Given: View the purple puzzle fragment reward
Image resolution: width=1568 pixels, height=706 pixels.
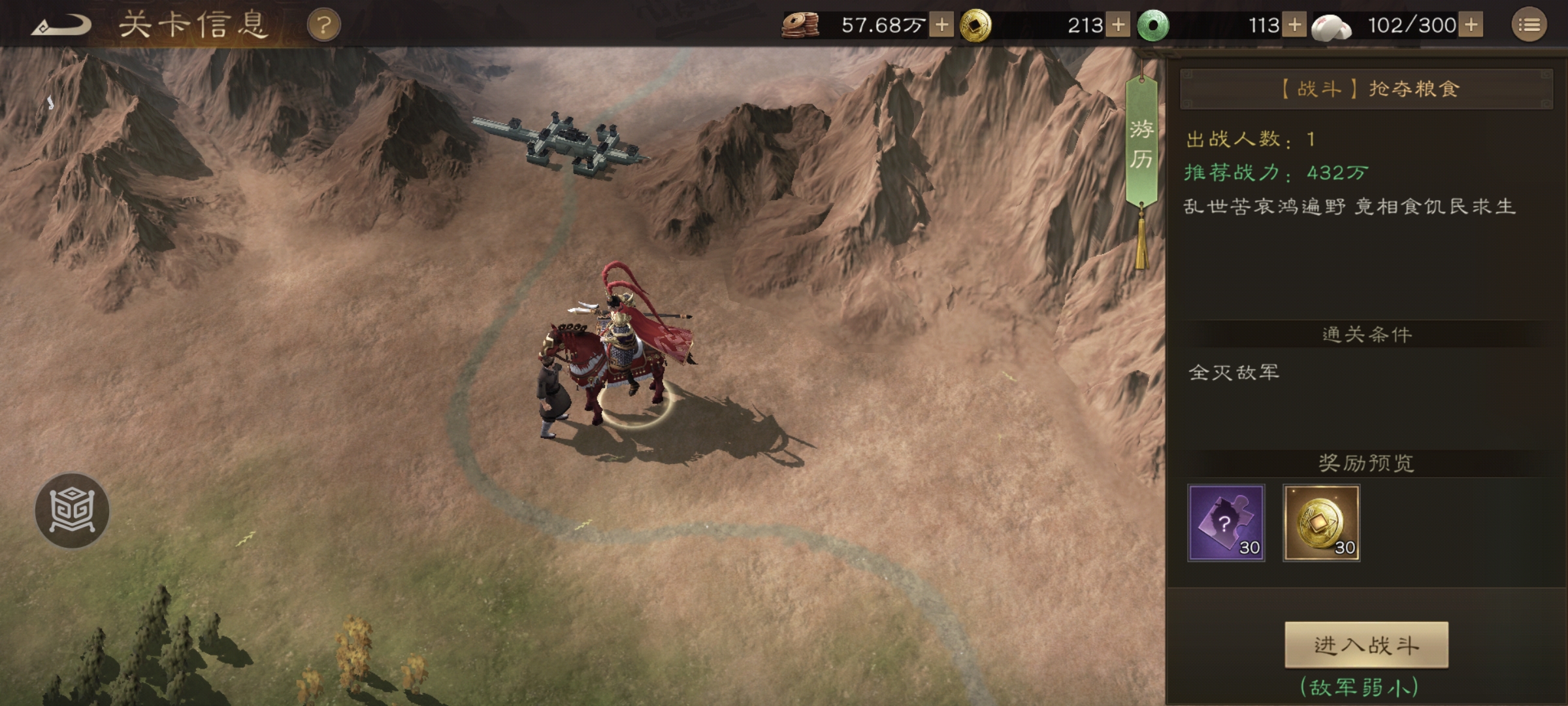Looking at the screenshot, I should pos(1226,522).
